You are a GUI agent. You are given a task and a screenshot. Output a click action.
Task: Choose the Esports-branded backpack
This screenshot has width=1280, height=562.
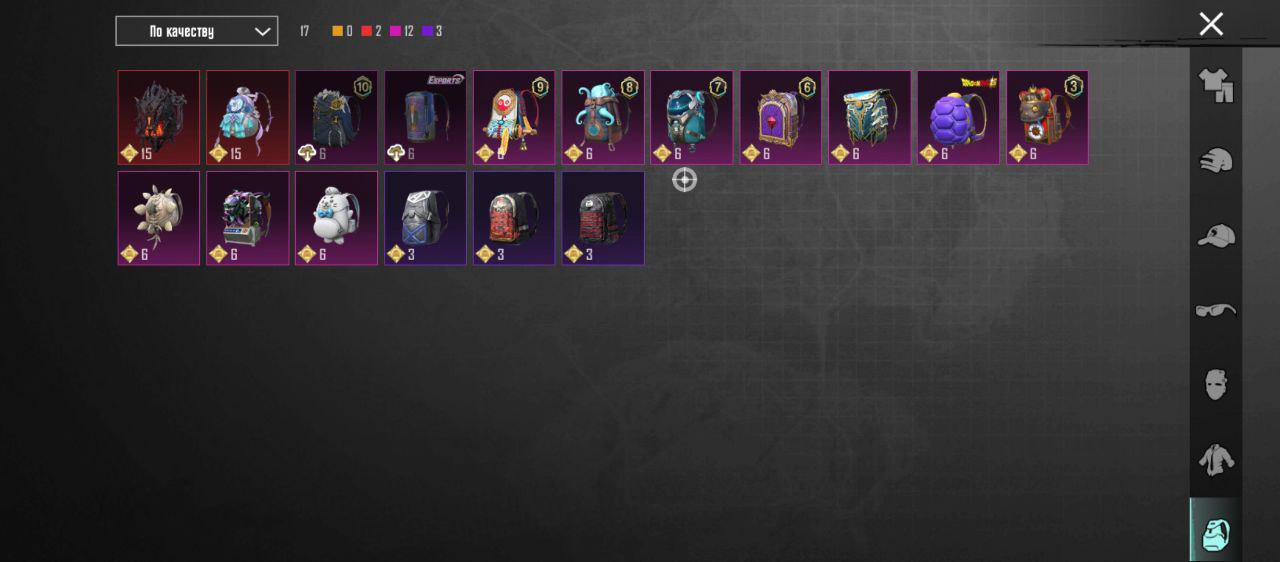[x=425, y=117]
